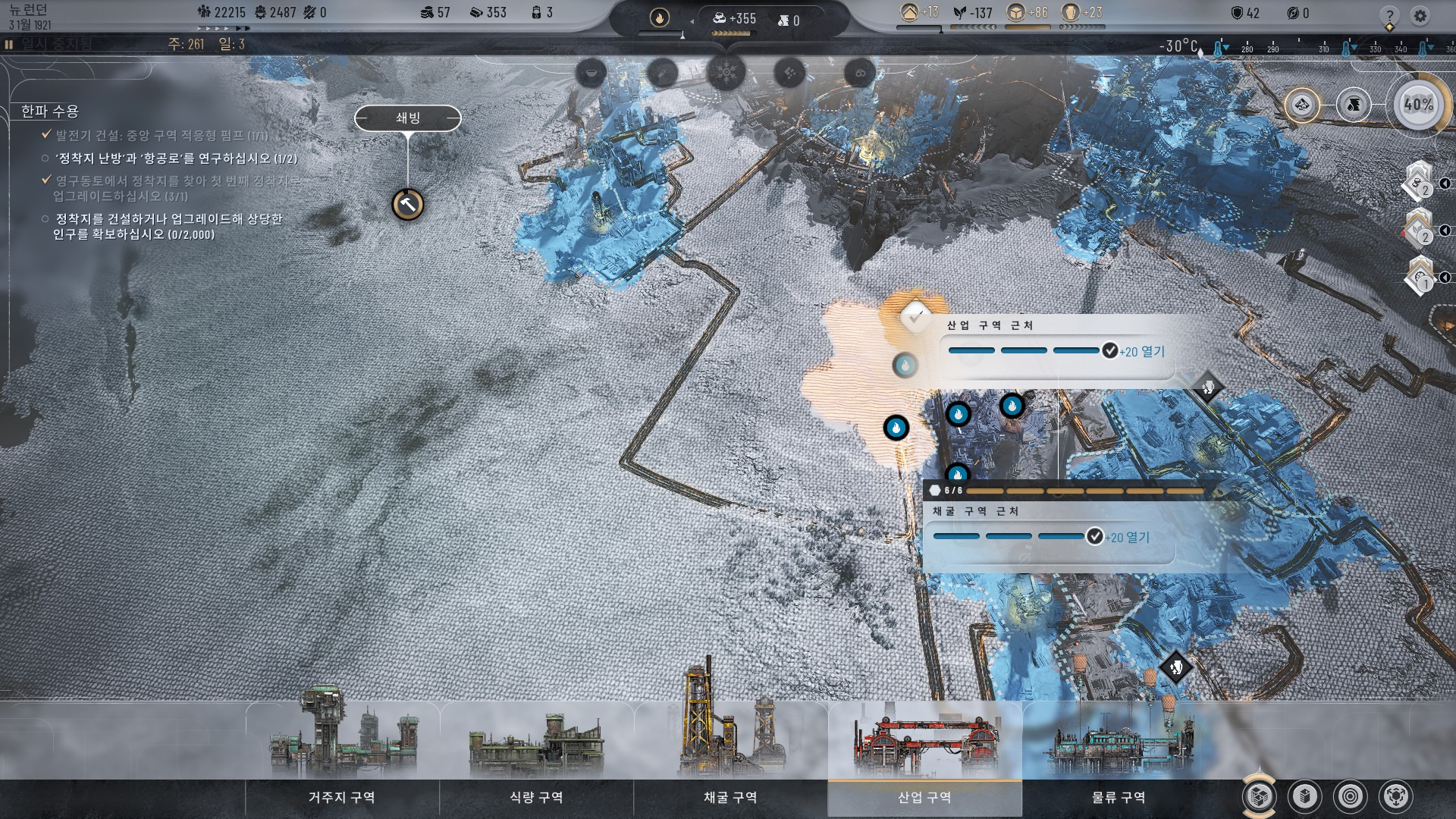This screenshot has width=1456, height=819.
Task: Select the 쇄빙 frostbreaking hammer marker
Action: pos(408,204)
